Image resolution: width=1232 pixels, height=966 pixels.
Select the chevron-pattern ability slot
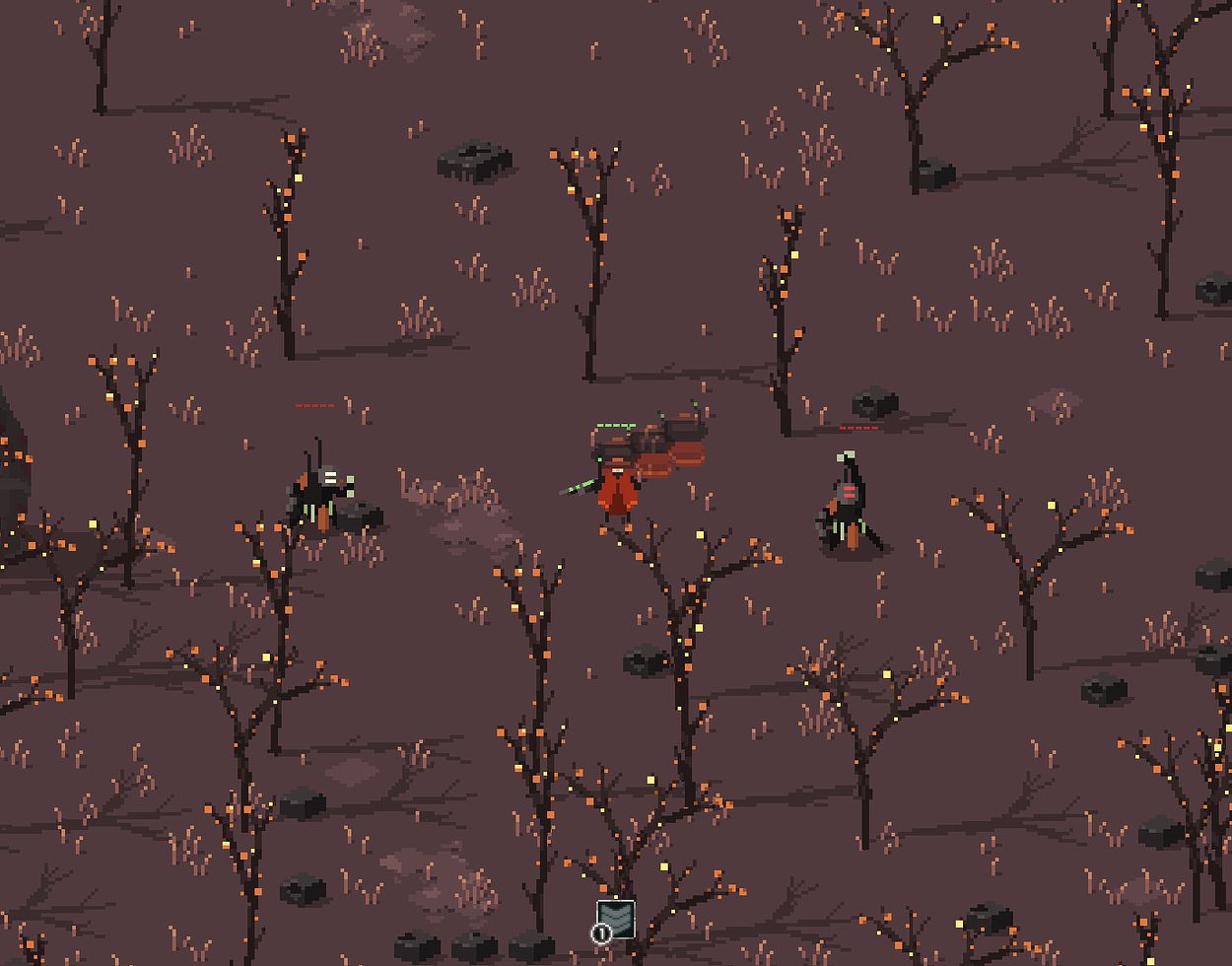coord(615,920)
